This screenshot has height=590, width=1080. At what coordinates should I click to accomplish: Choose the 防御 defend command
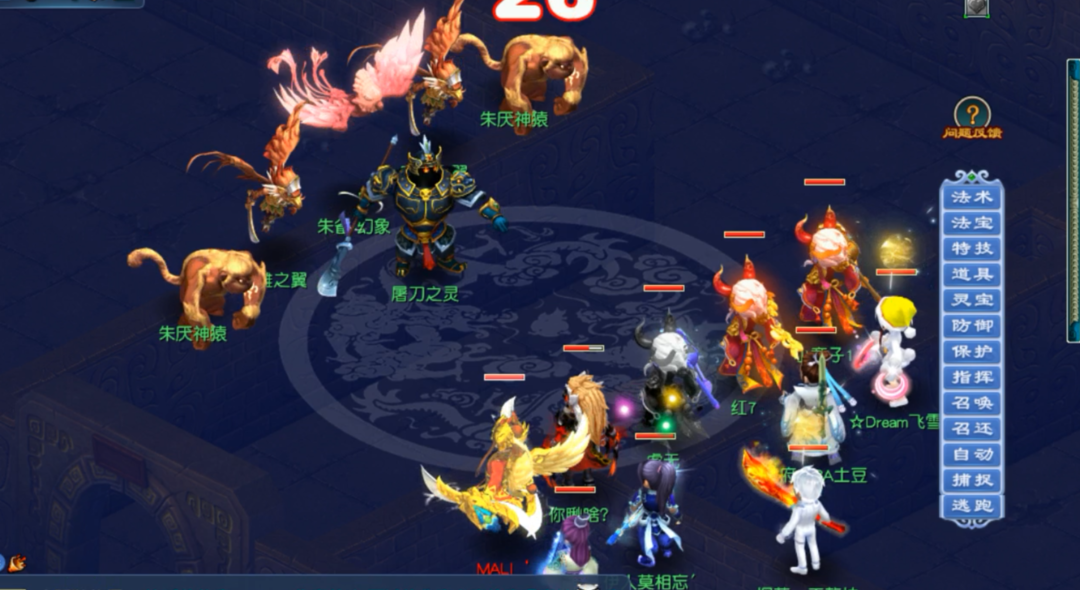tap(971, 326)
